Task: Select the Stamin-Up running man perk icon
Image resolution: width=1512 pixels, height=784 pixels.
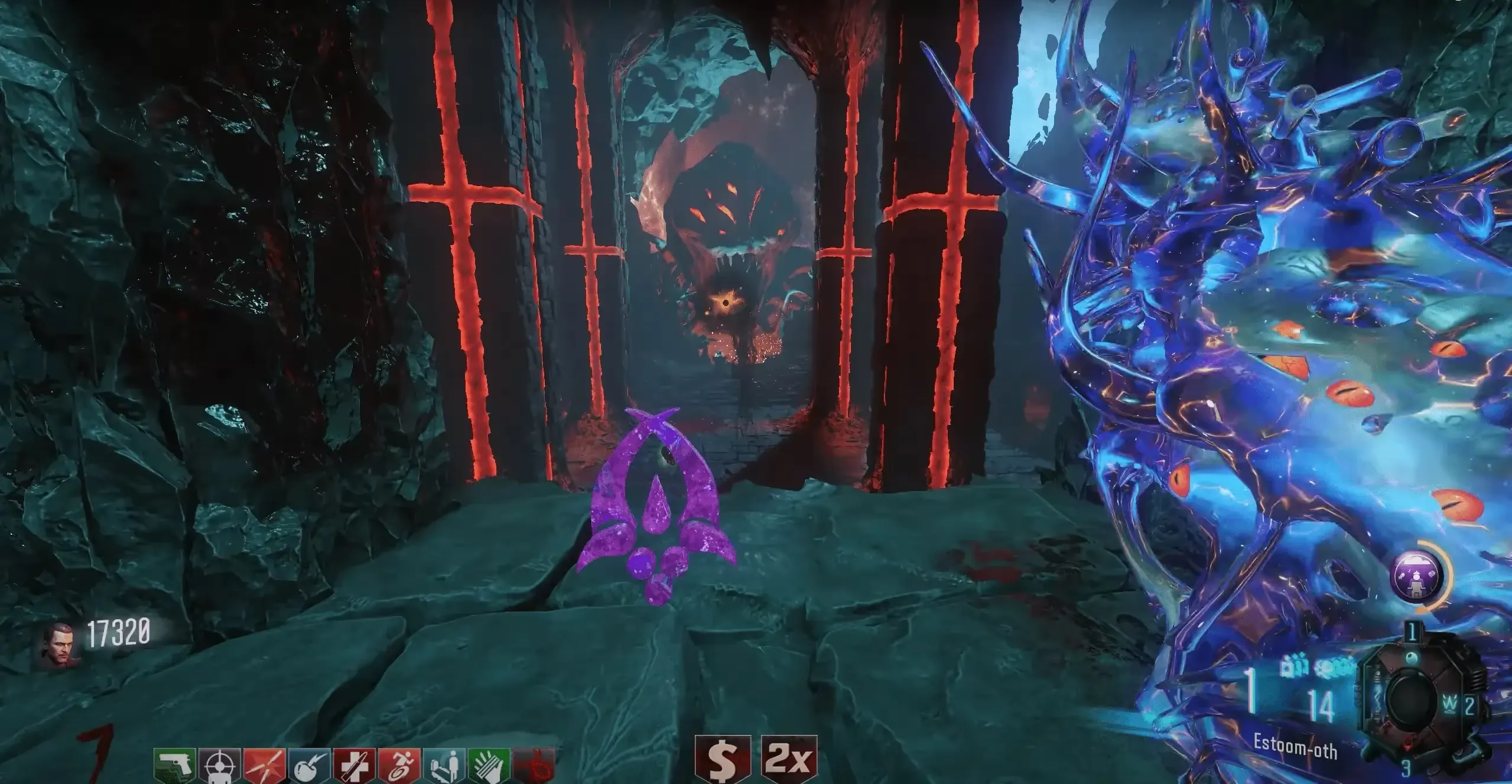Action: [x=399, y=766]
